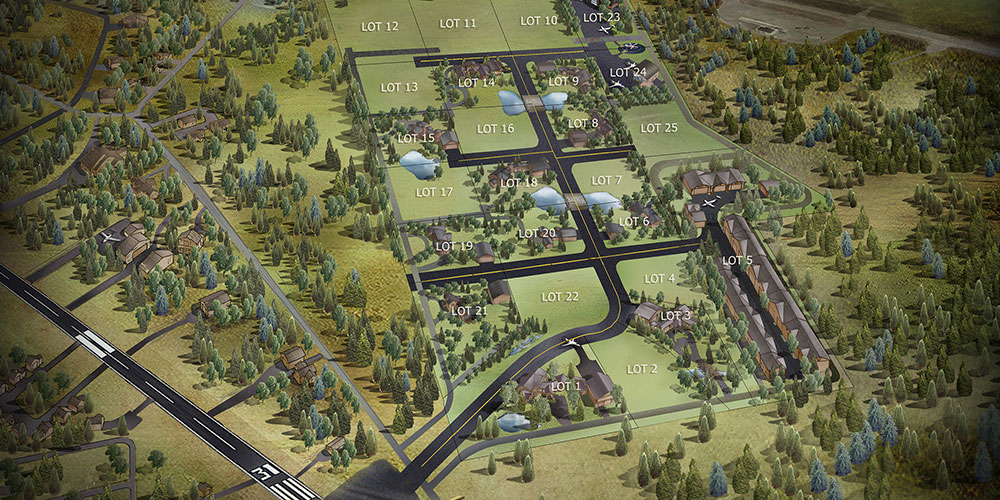This screenshot has width=1000, height=500.
Task: Choose the LOT 24 label
Action: tap(628, 72)
